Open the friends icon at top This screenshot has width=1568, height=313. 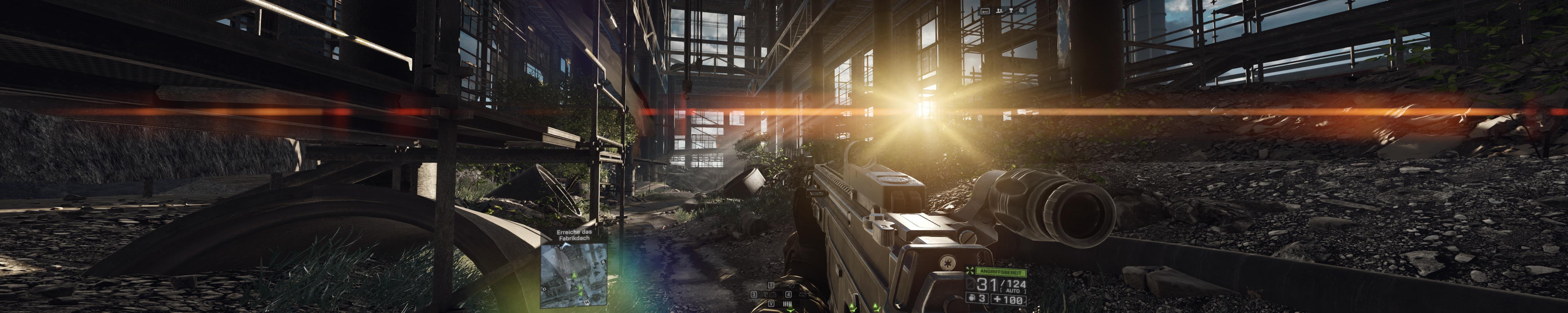click(x=999, y=10)
